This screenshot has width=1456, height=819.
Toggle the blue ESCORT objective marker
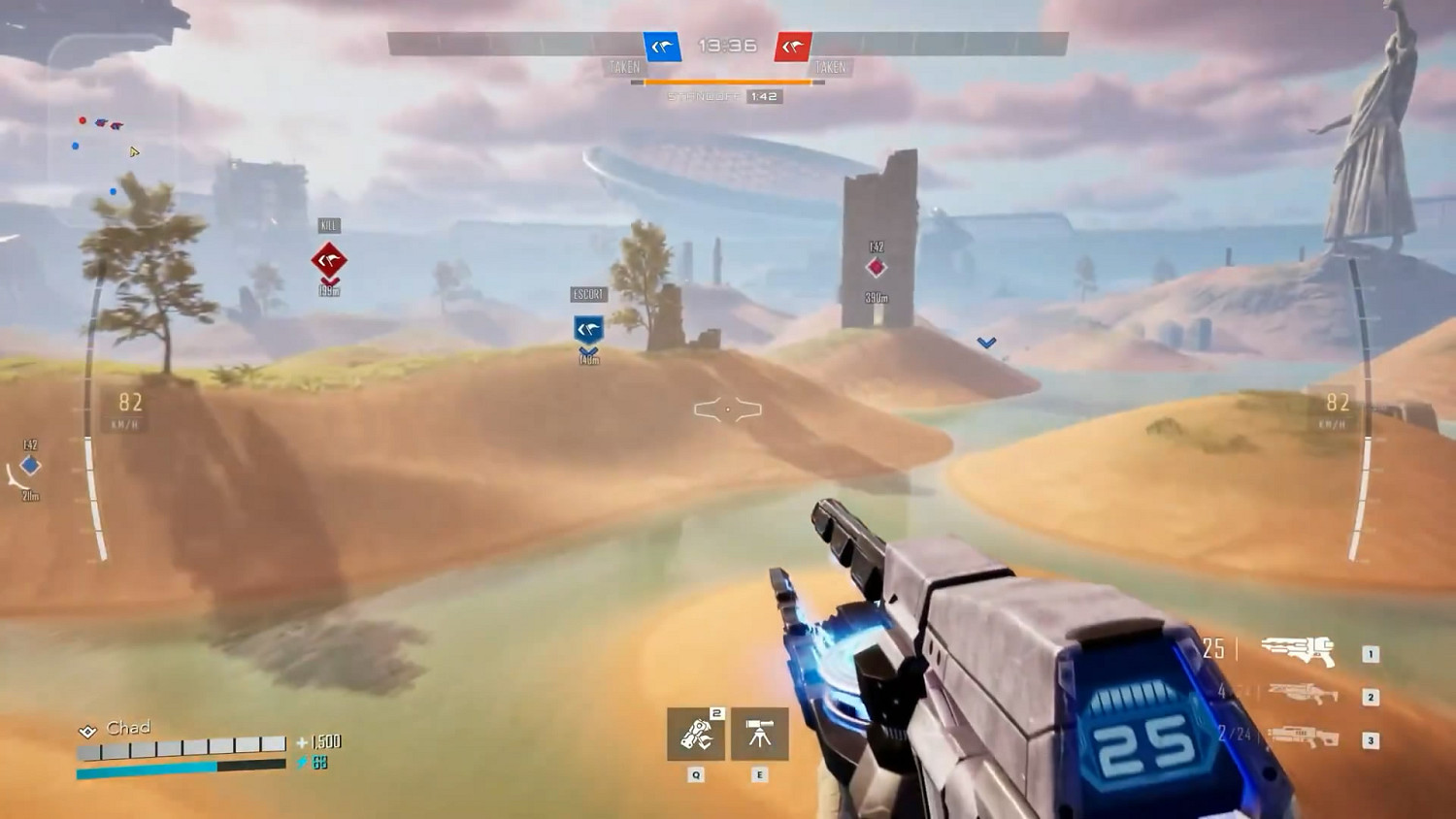coord(587,330)
